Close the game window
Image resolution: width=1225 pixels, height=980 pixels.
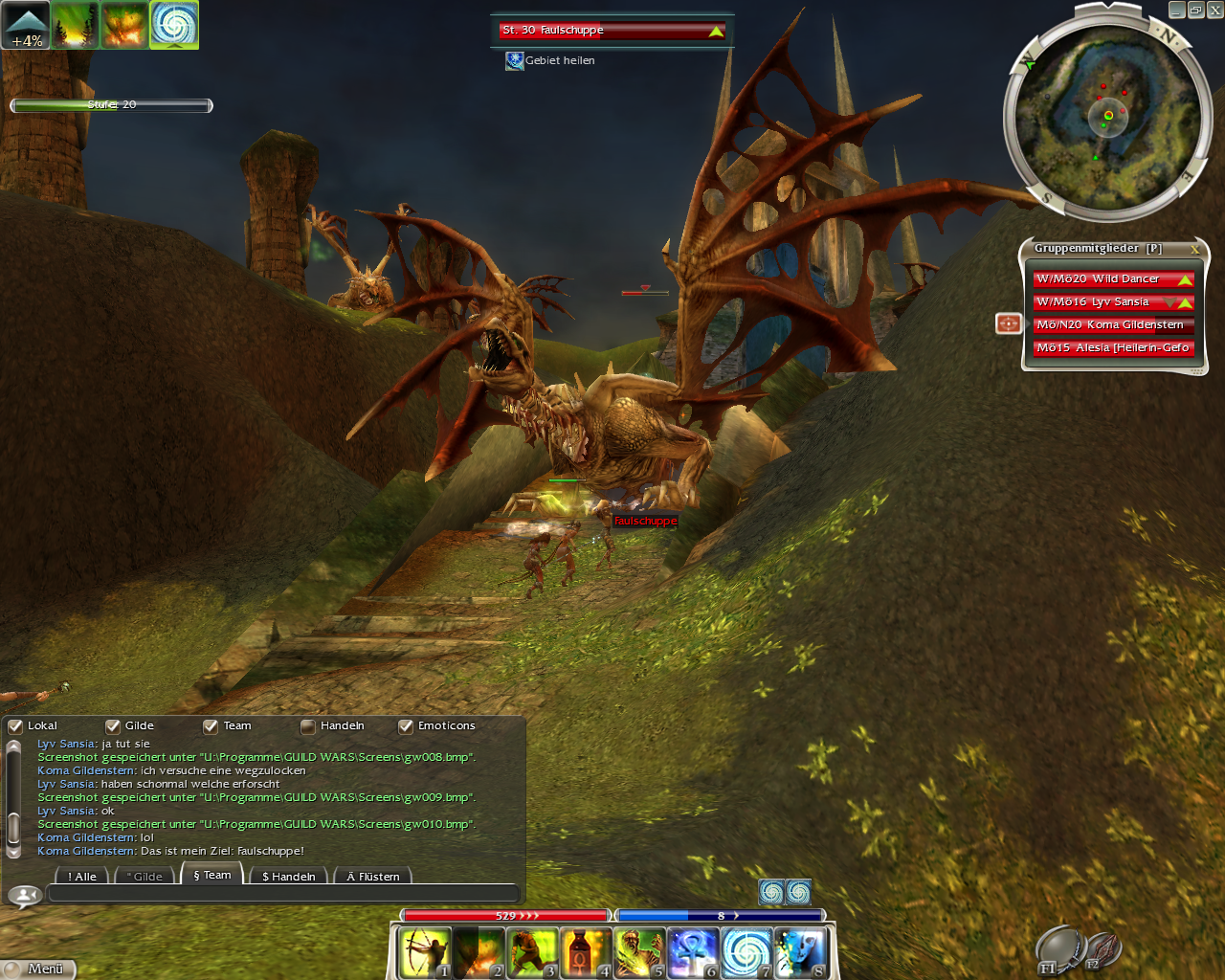tap(1214, 11)
